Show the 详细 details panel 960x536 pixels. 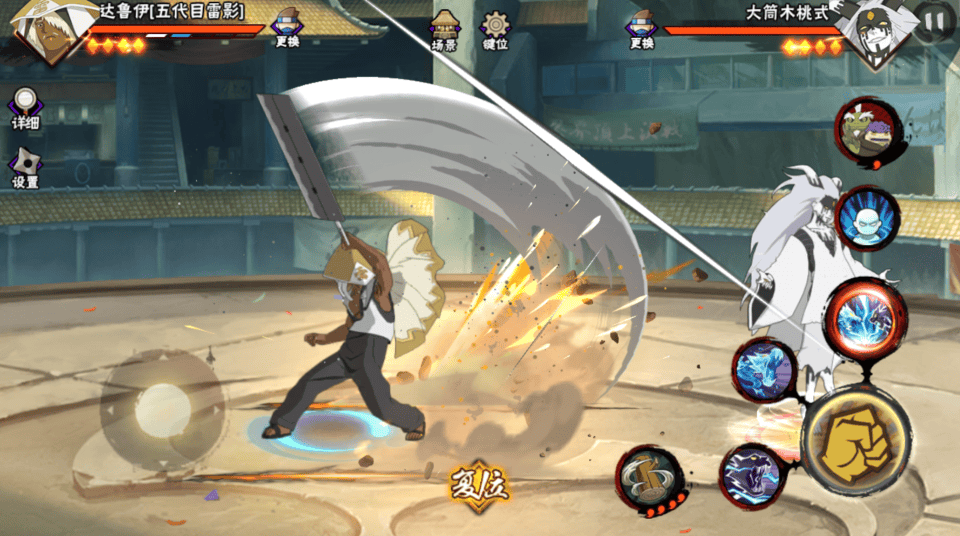coord(25,108)
